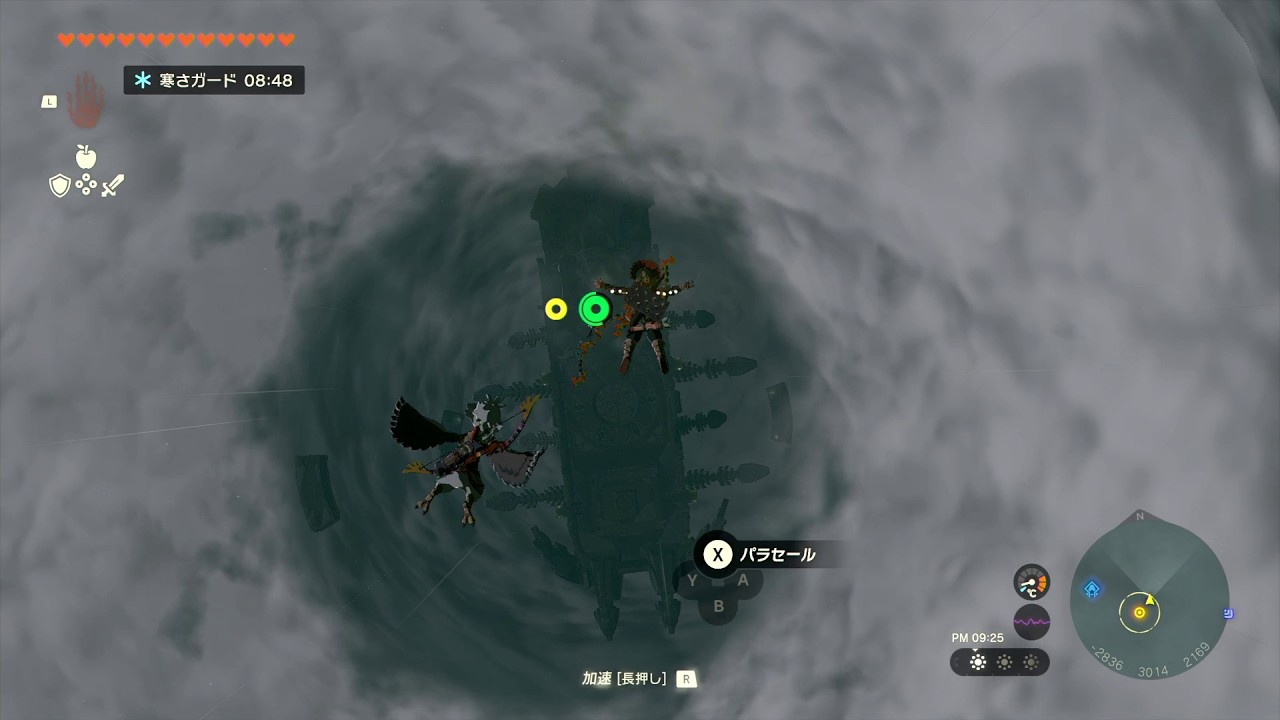Choose the shield quick-select icon
Screen dimensions: 1280x720
click(60, 185)
